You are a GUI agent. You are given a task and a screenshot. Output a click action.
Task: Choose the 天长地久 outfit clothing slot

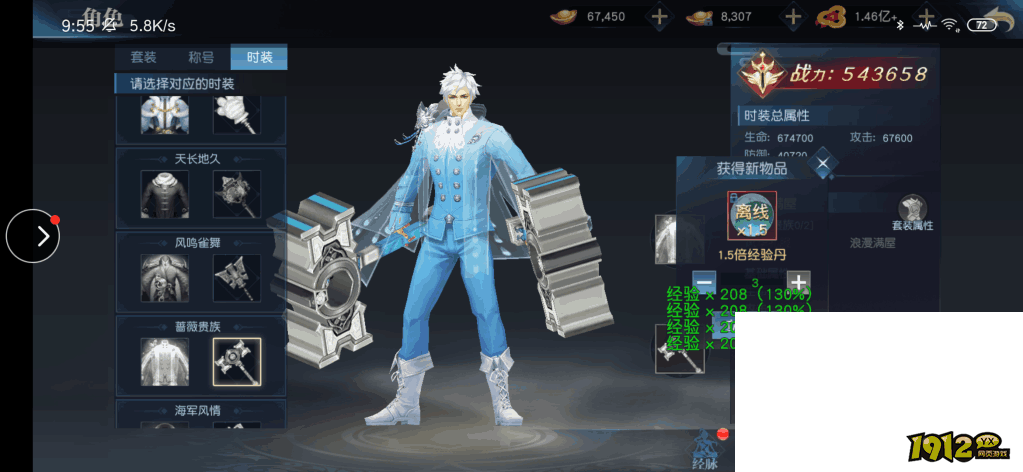click(x=164, y=194)
